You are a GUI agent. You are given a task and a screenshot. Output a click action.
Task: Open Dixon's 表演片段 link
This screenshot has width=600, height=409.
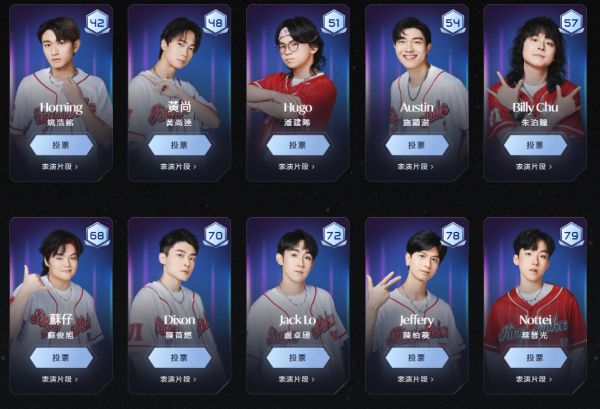180,379
